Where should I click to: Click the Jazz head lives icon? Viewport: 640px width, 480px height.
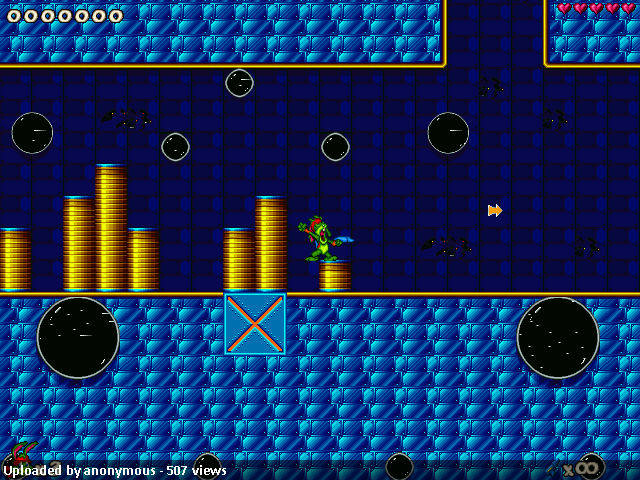22,452
